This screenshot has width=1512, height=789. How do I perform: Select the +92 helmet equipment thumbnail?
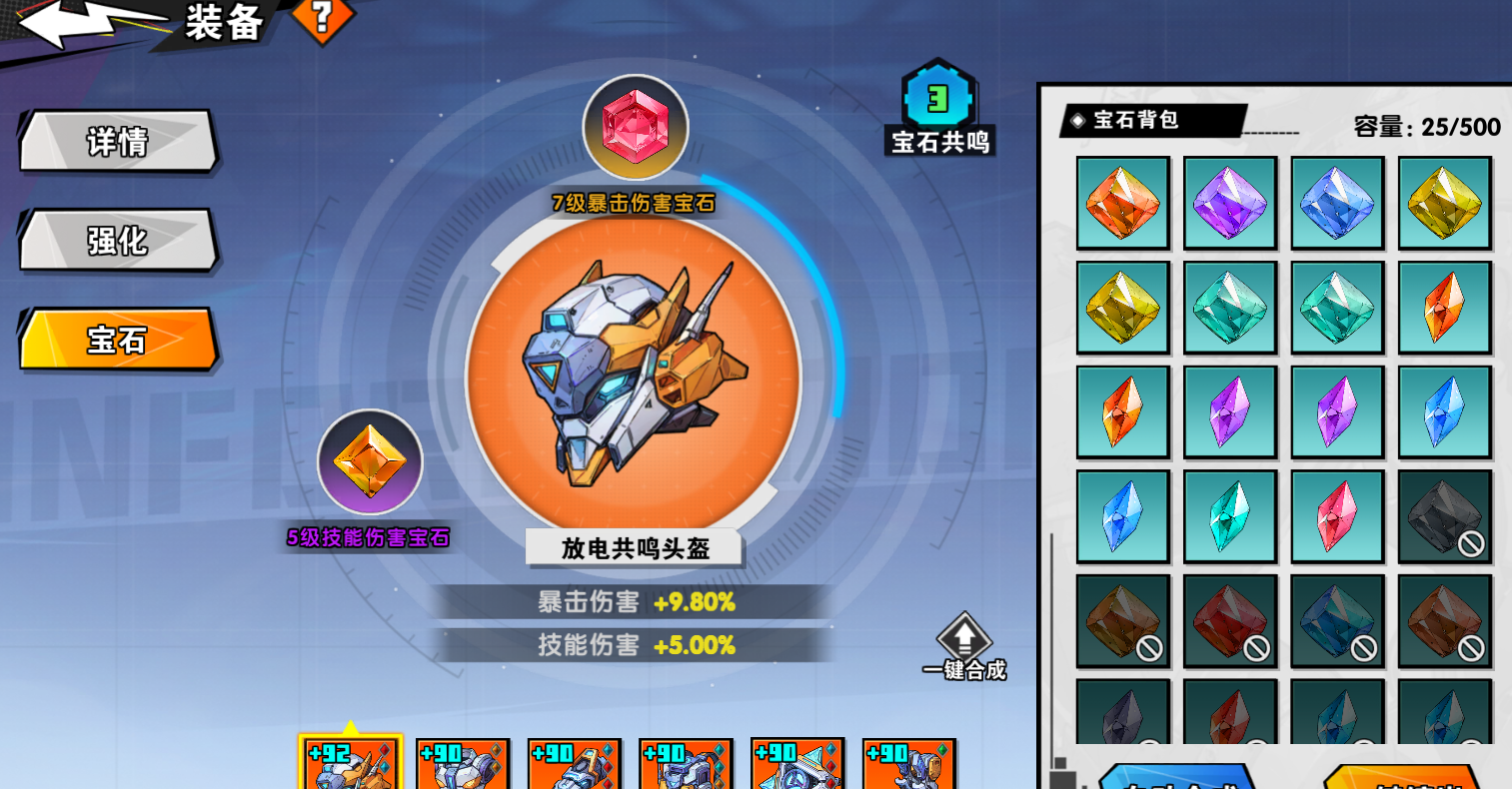click(x=352, y=764)
